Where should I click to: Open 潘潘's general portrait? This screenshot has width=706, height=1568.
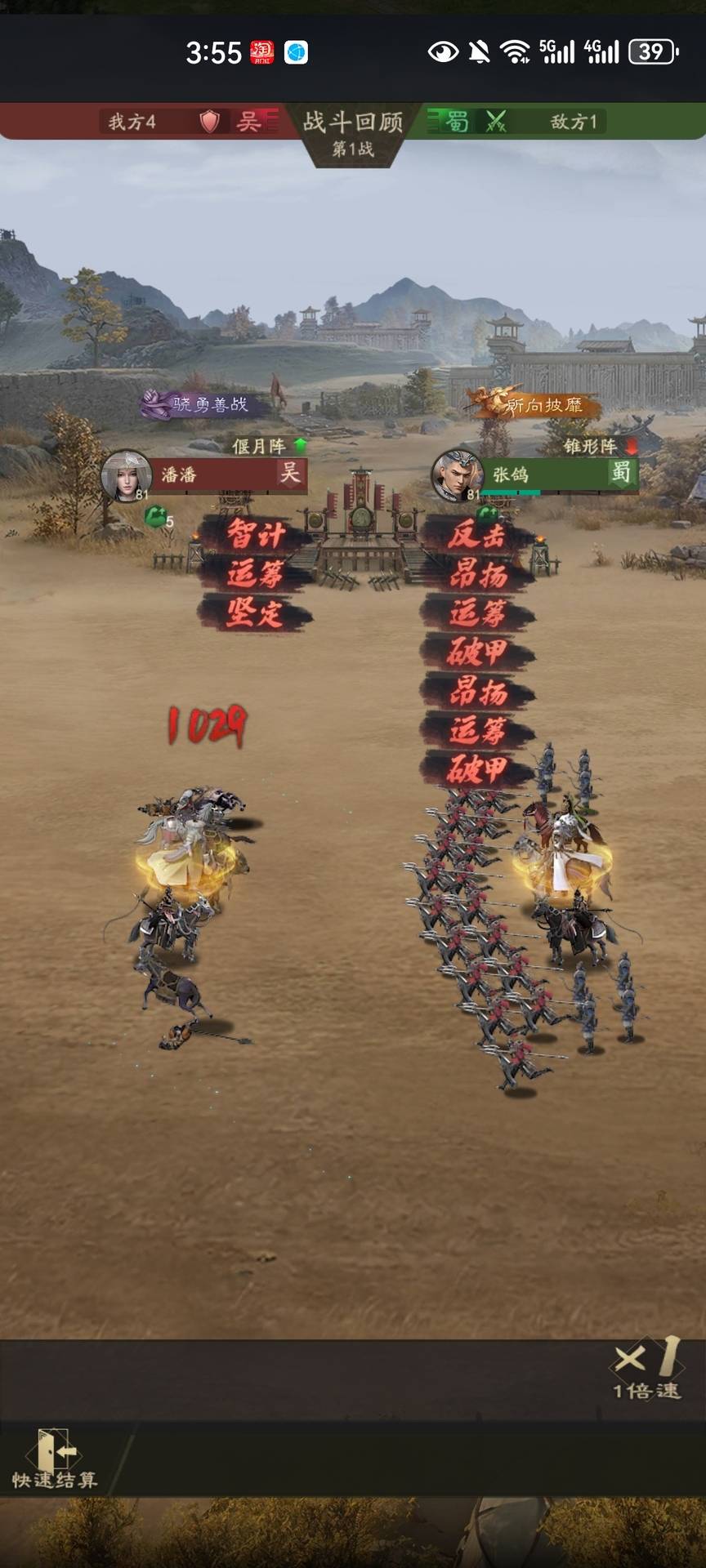(126, 475)
